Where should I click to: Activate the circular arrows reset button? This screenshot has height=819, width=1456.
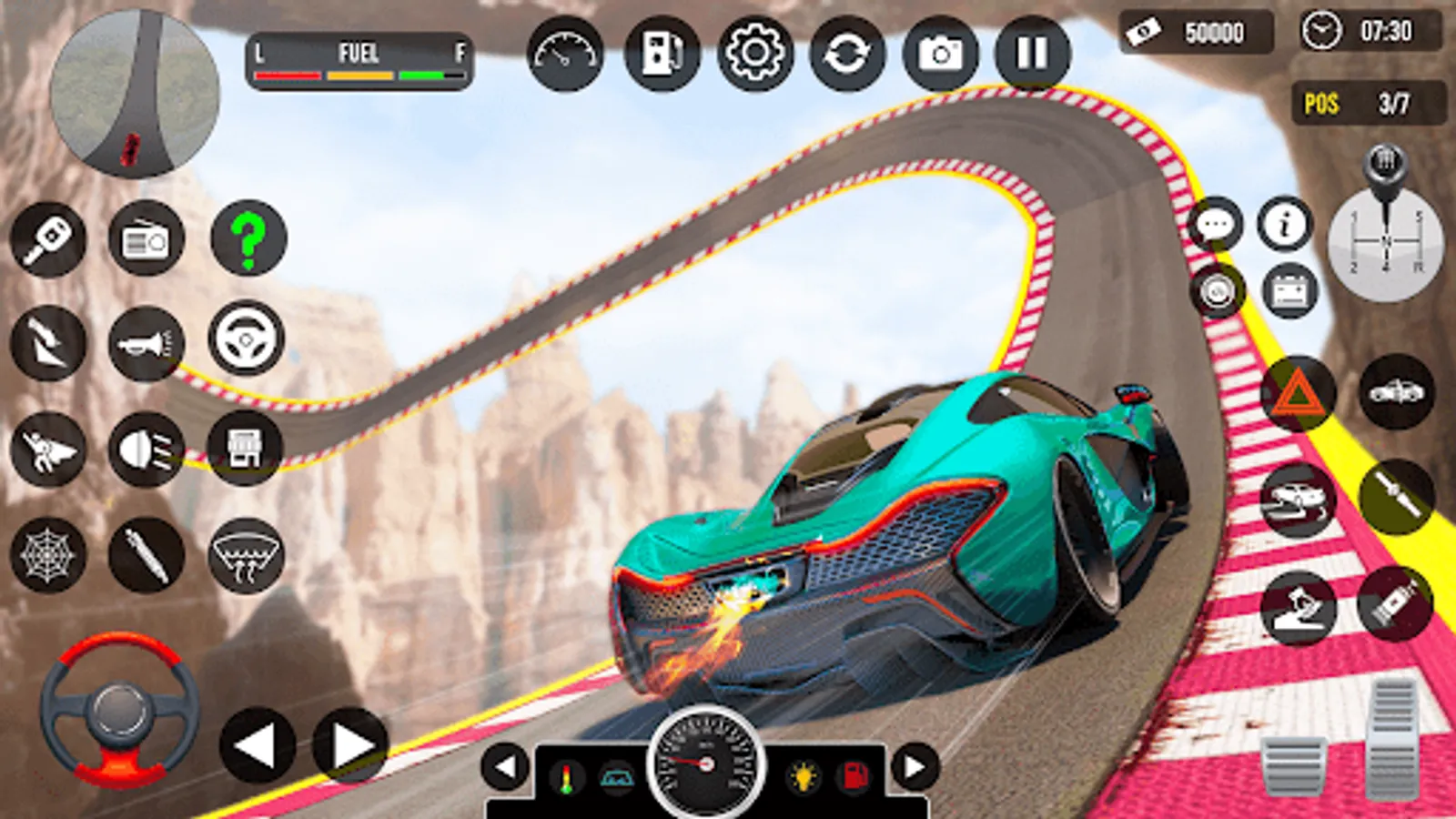pyautogui.click(x=847, y=55)
